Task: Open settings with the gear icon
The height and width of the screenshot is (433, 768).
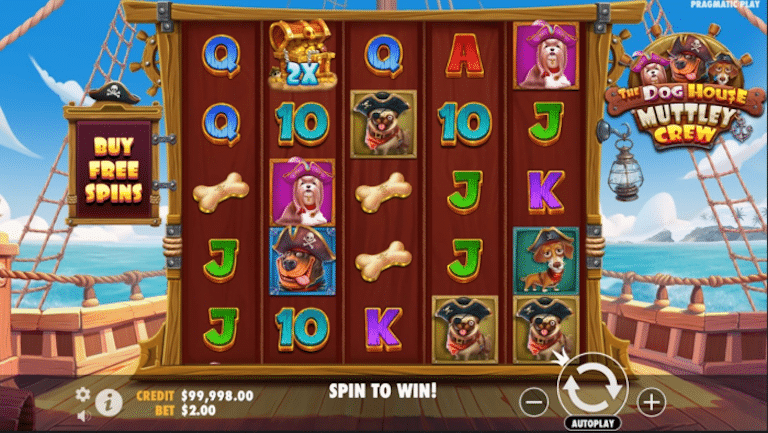Action: pyautogui.click(x=83, y=394)
